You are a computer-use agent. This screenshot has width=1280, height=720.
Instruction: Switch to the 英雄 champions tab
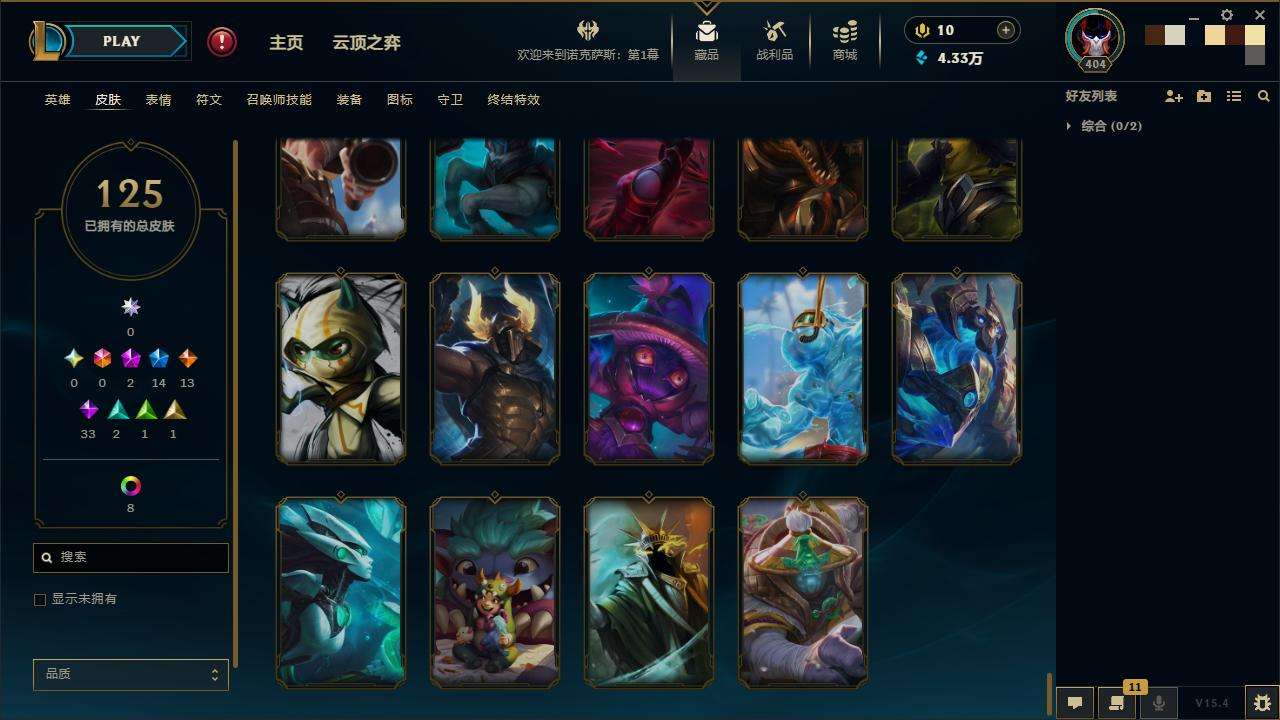point(58,100)
